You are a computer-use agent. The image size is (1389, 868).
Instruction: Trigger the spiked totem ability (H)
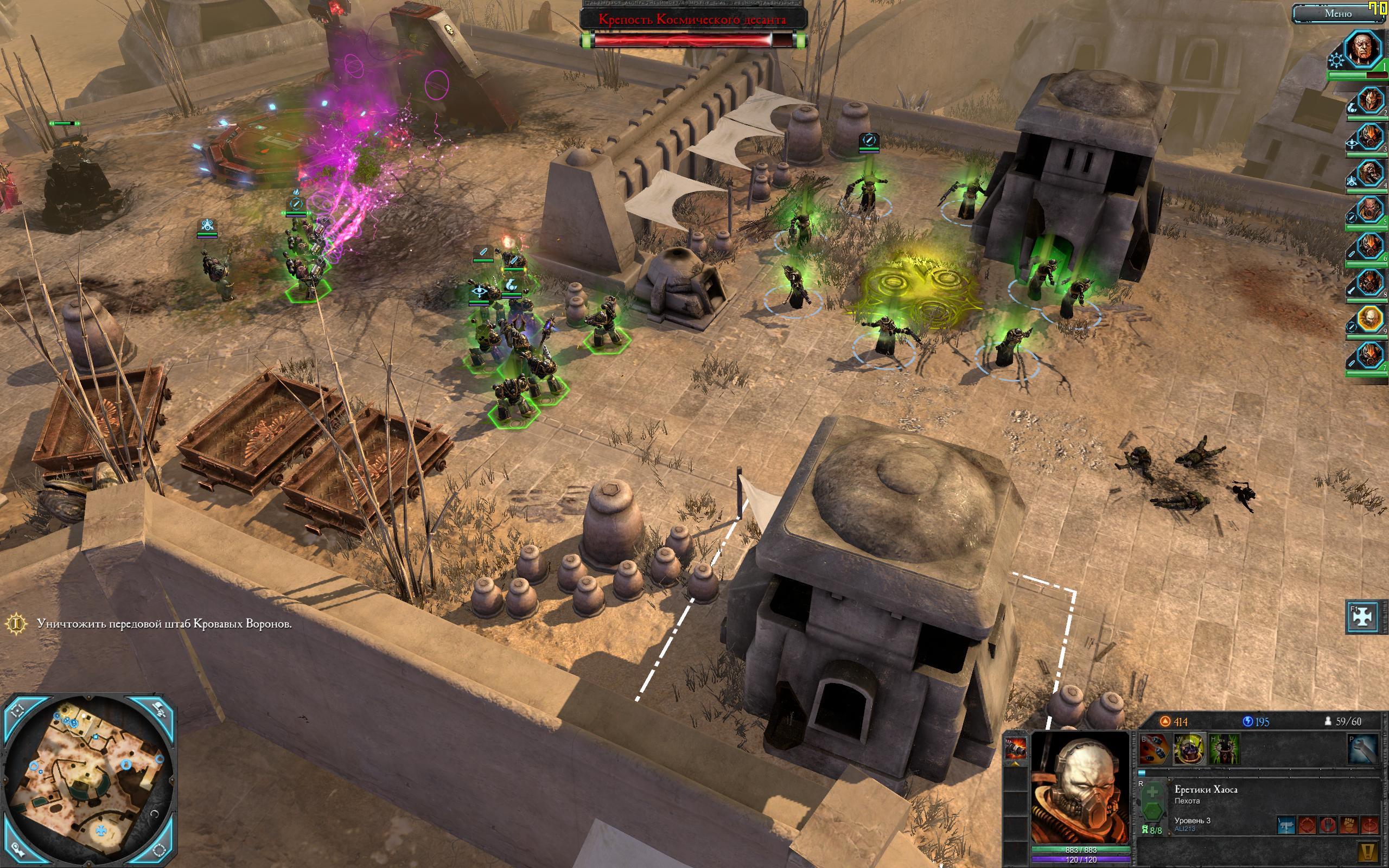(x=1224, y=749)
